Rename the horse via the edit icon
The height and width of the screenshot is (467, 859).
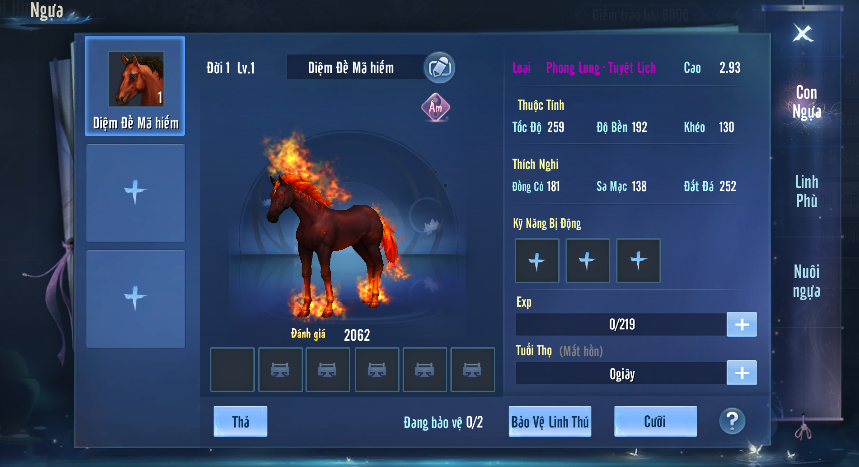tap(439, 68)
